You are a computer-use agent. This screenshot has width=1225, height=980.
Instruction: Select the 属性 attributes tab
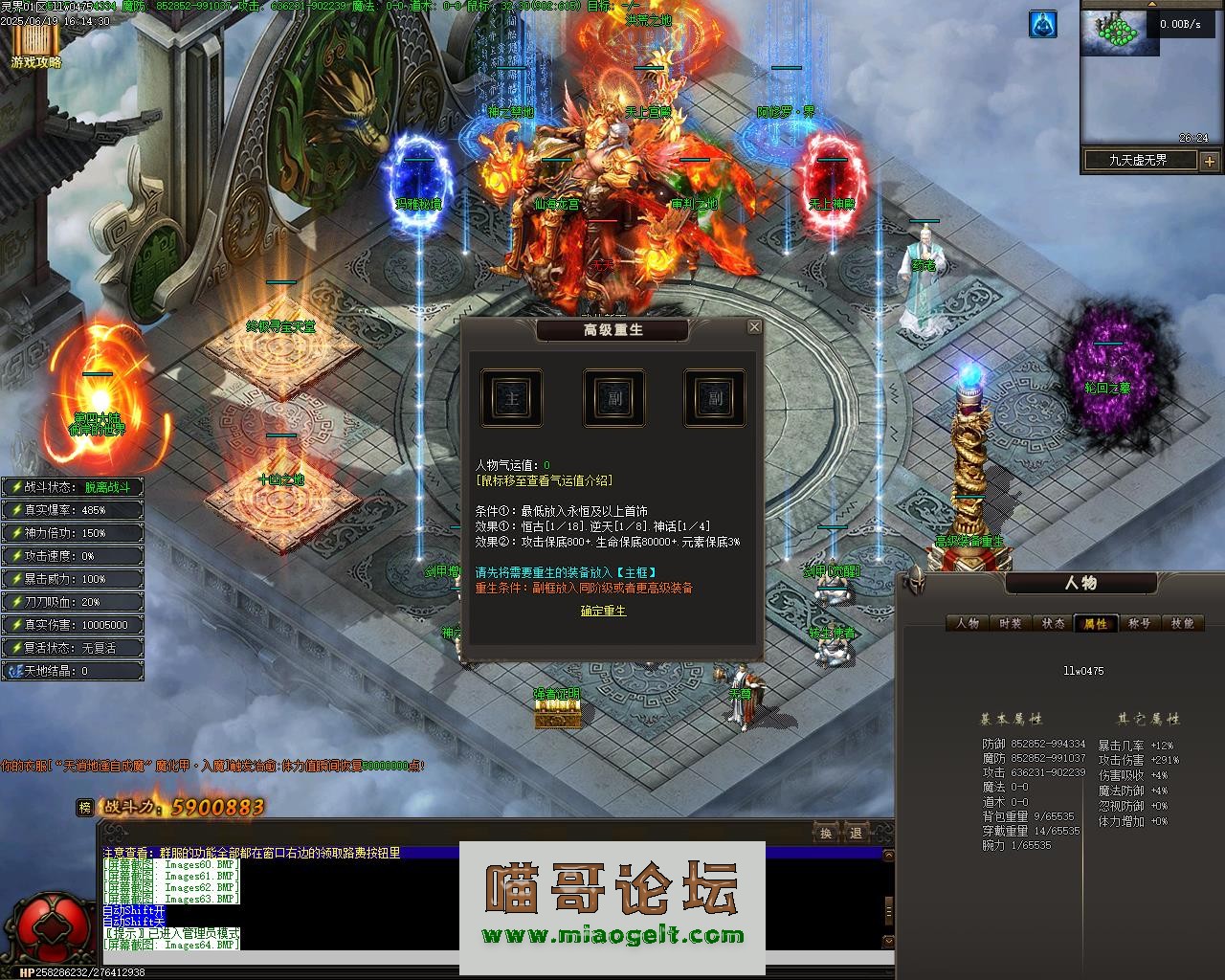[x=1096, y=623]
